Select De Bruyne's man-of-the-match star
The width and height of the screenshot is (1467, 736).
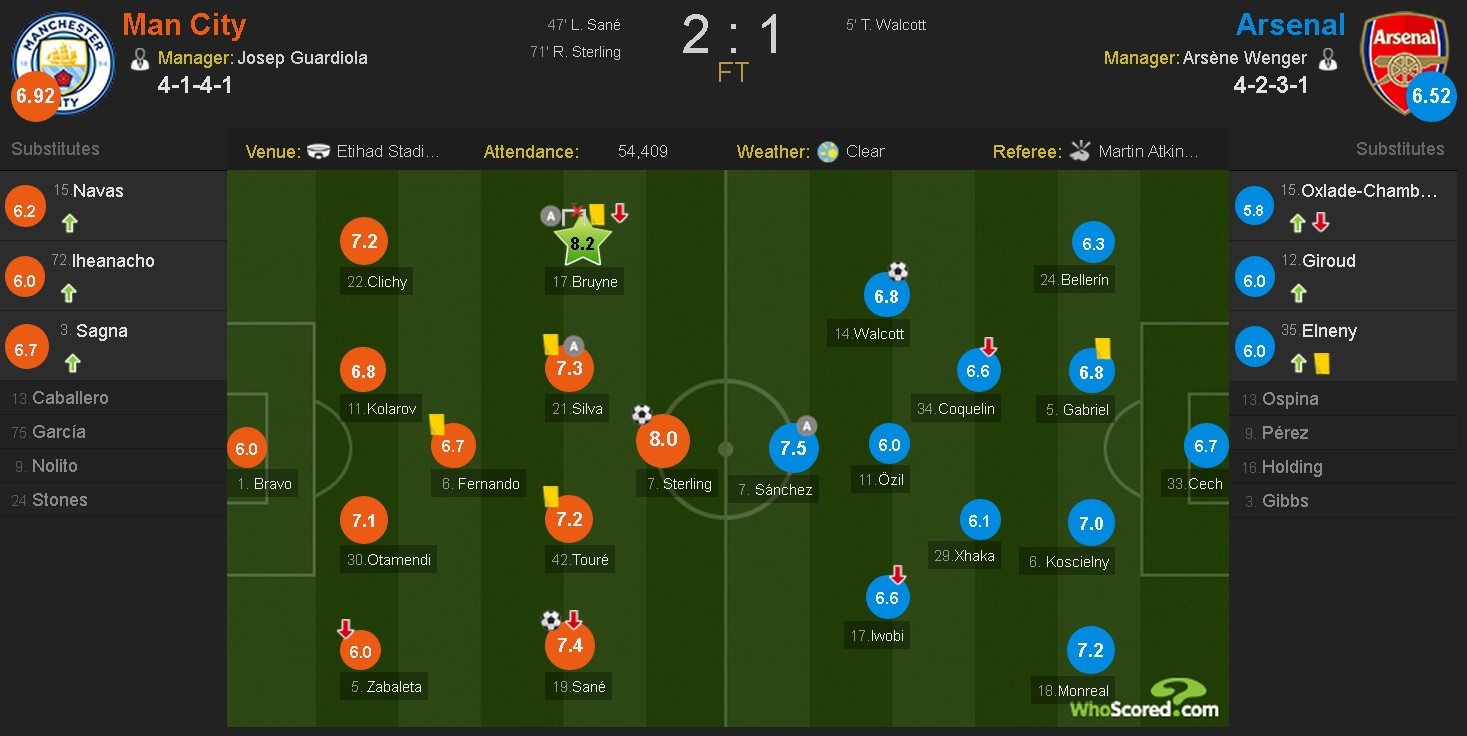click(583, 241)
